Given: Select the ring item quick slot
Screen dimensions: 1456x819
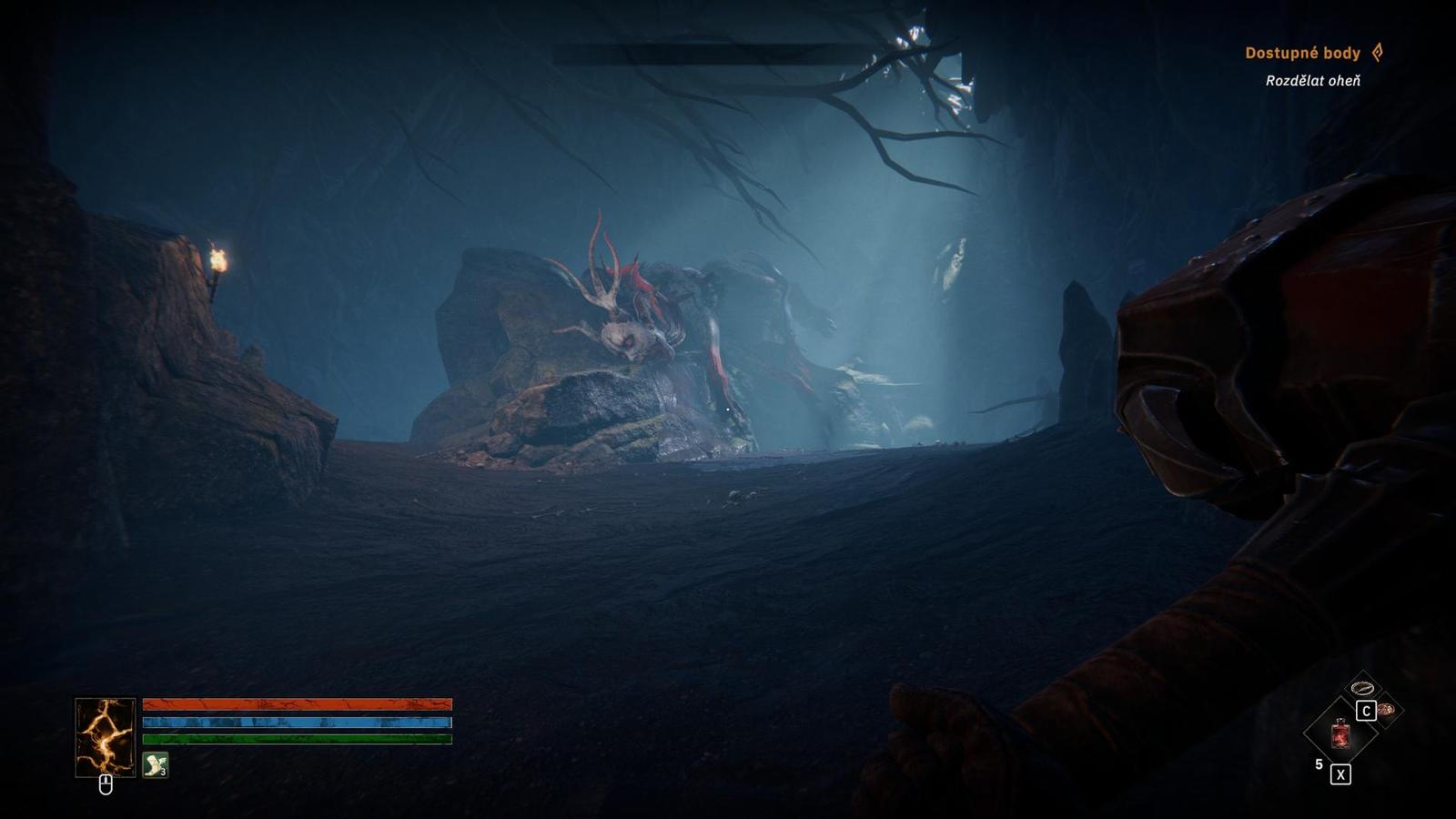Looking at the screenshot, I should tap(1361, 688).
